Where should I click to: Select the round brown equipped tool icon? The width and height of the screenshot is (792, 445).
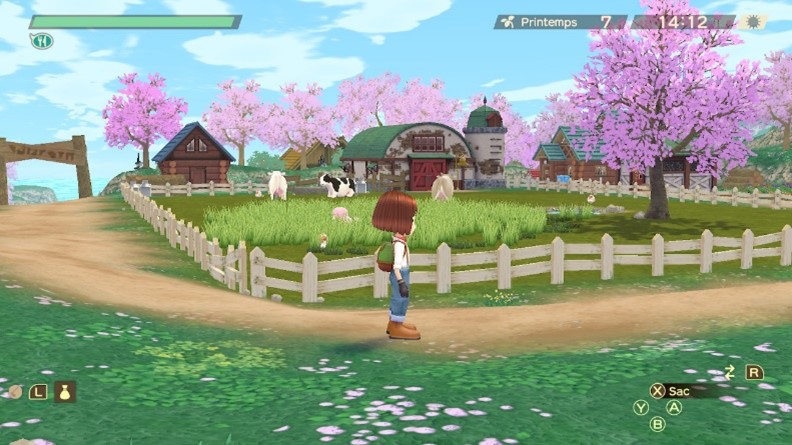[14, 392]
